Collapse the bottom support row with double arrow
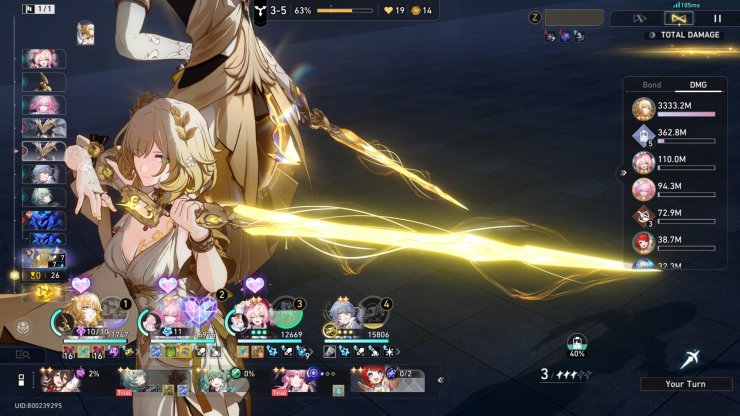Viewport: 740px width, 416px height. 441,380
